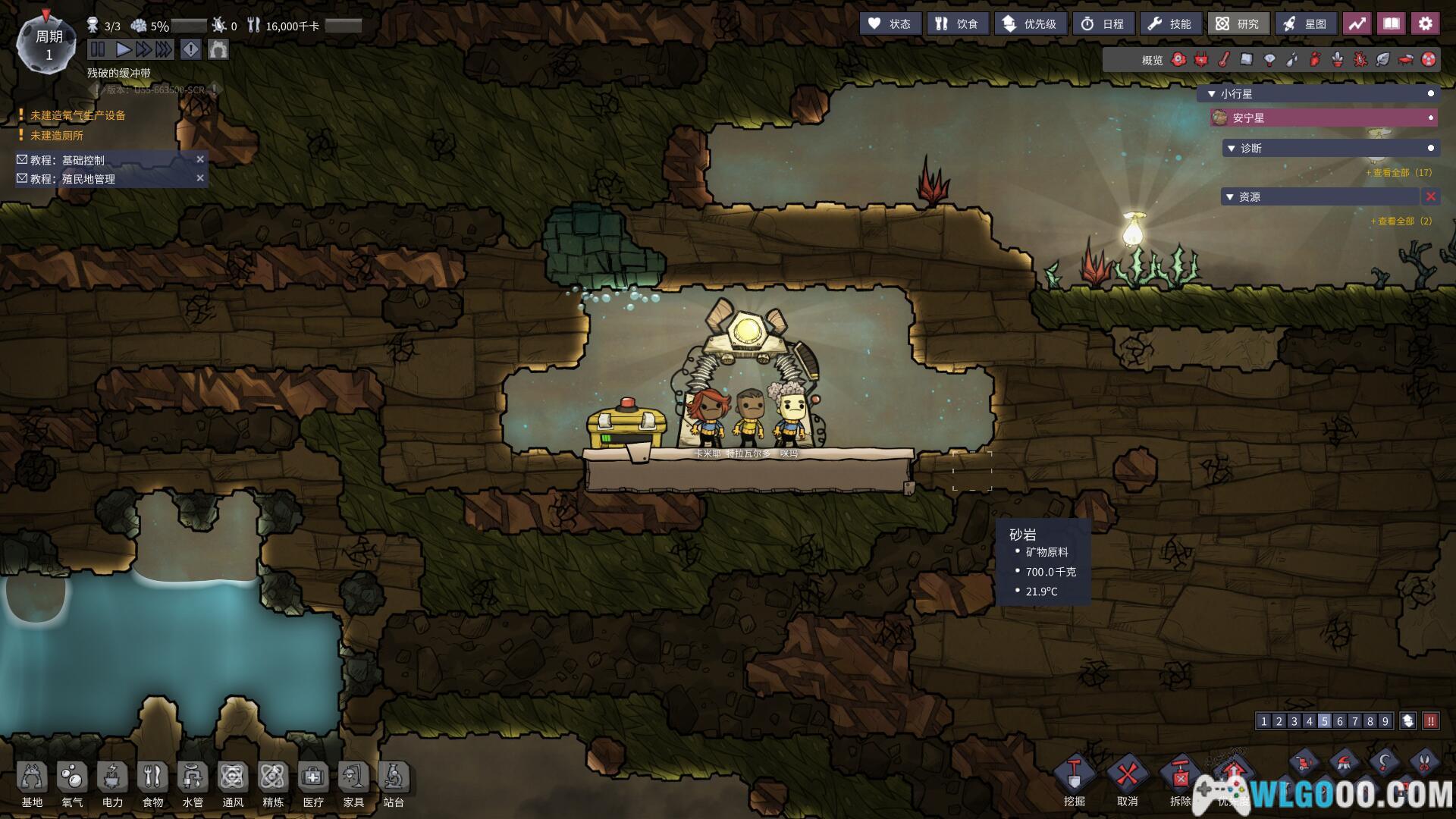Open the 技能 skills screen
The width and height of the screenshot is (1456, 819).
pyautogui.click(x=1170, y=24)
